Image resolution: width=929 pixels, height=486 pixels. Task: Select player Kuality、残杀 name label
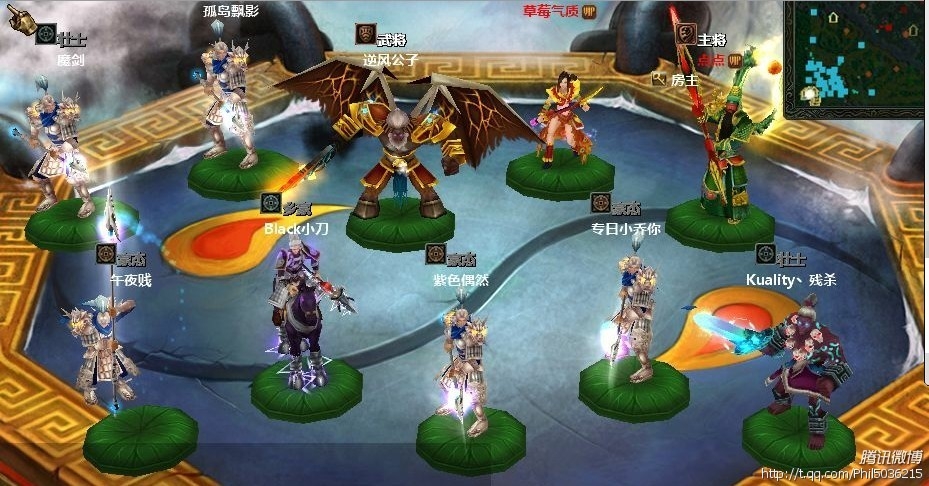point(791,279)
